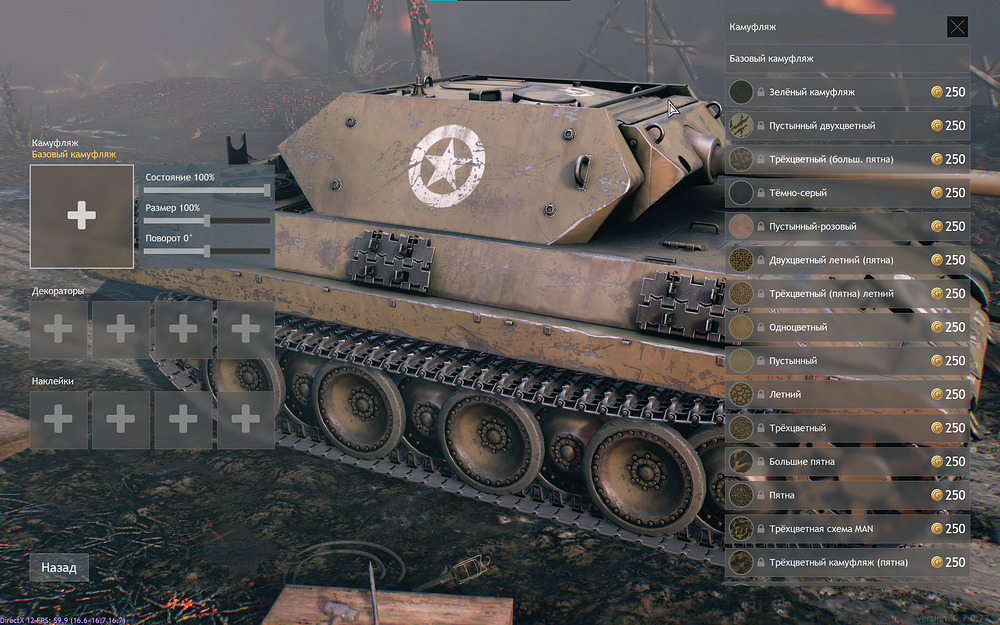Viewport: 1000px width, 625px height.
Task: Close the Камуфляж panel
Action: 957,27
